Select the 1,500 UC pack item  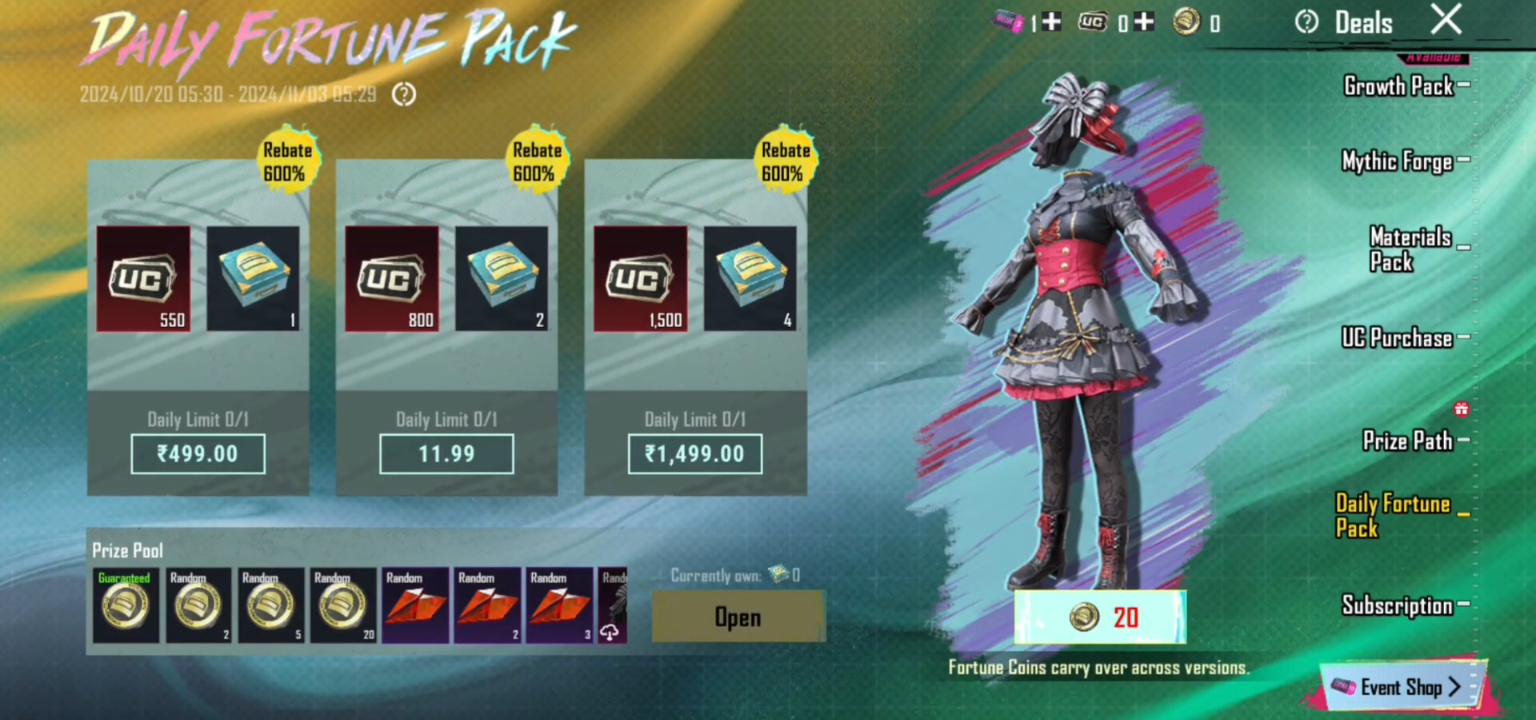[640, 279]
